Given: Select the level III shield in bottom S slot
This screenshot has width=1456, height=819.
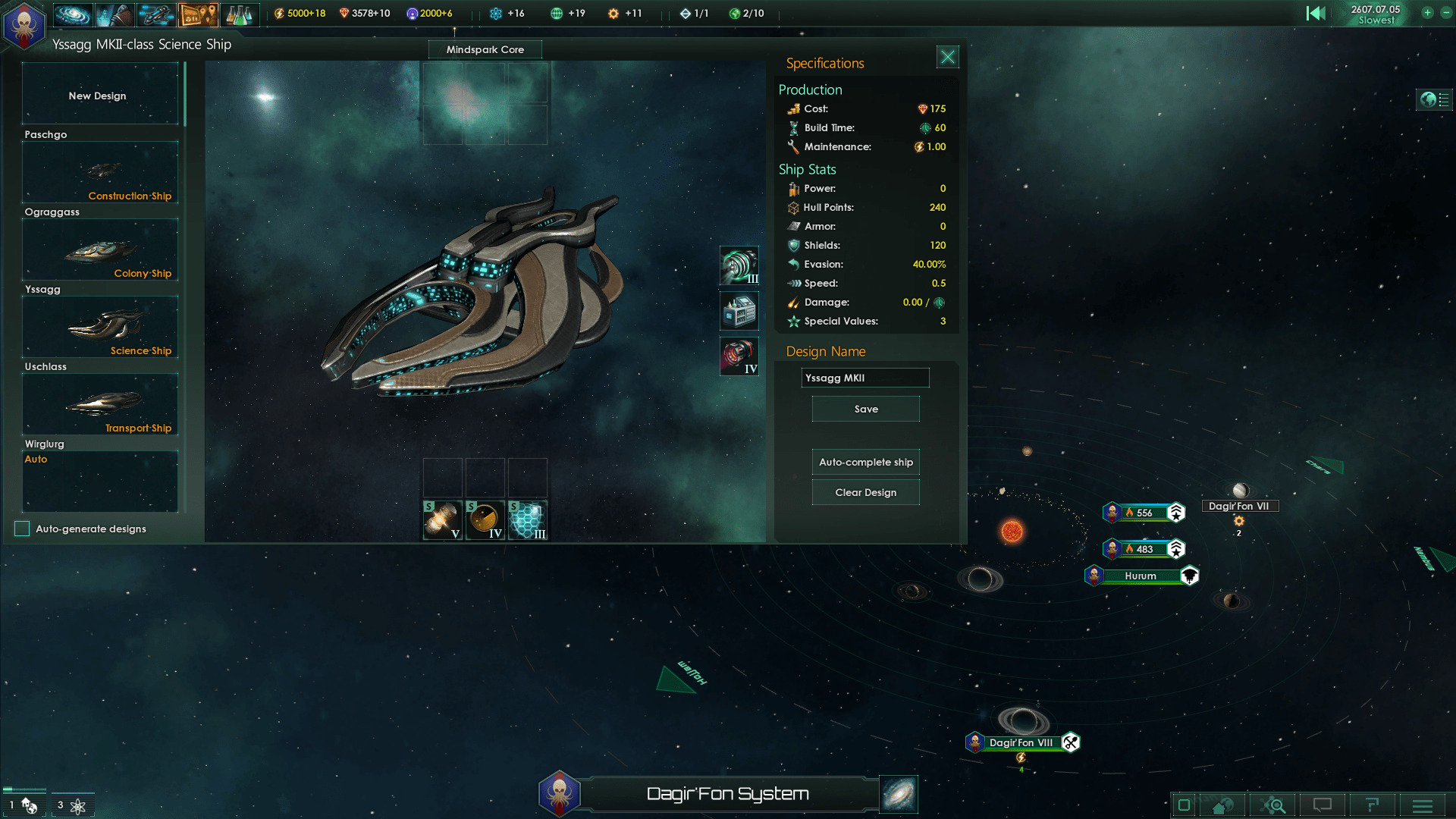Looking at the screenshot, I should 526,520.
